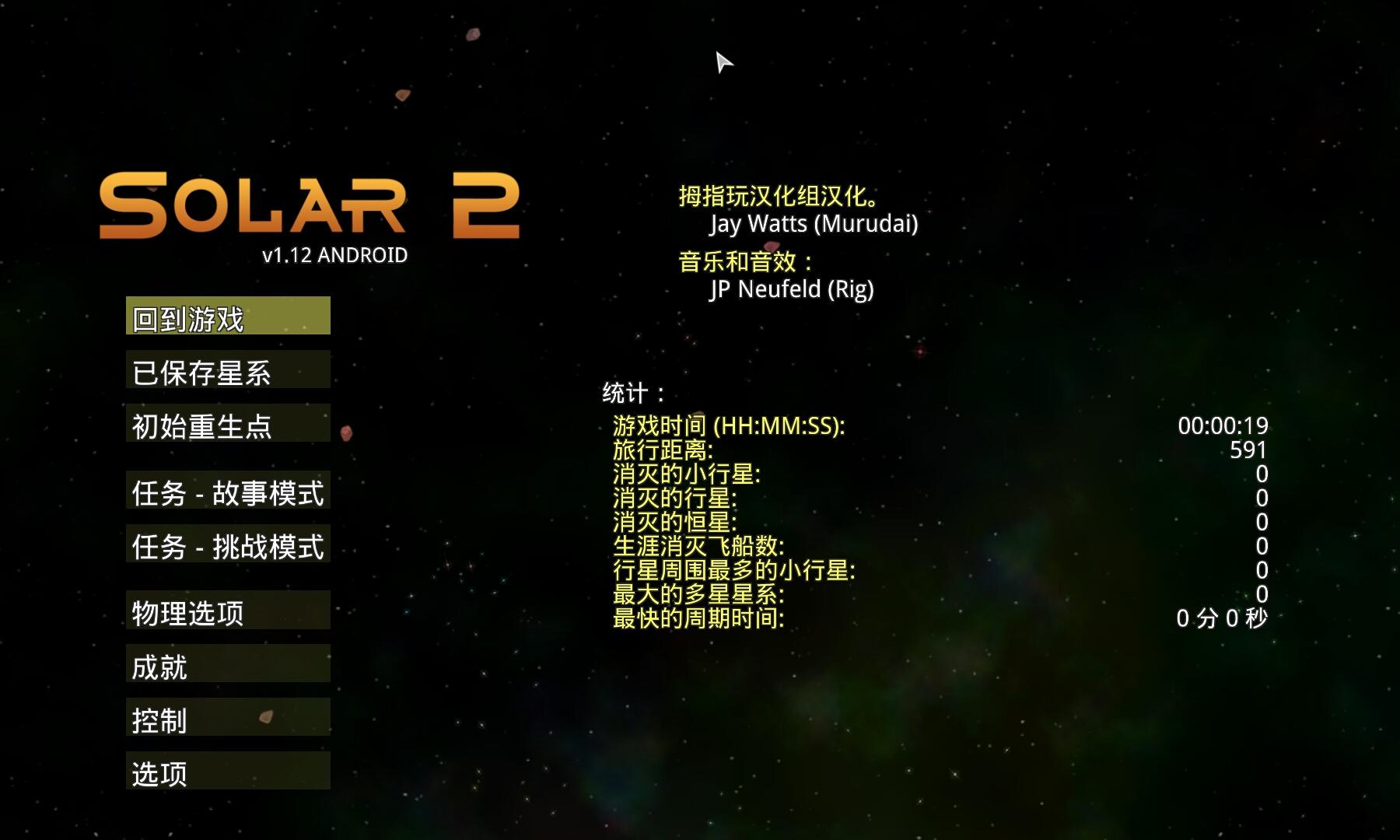点击版本号 v1.12 ANDROID 文字
This screenshot has height=840, width=1400.
coord(334,254)
